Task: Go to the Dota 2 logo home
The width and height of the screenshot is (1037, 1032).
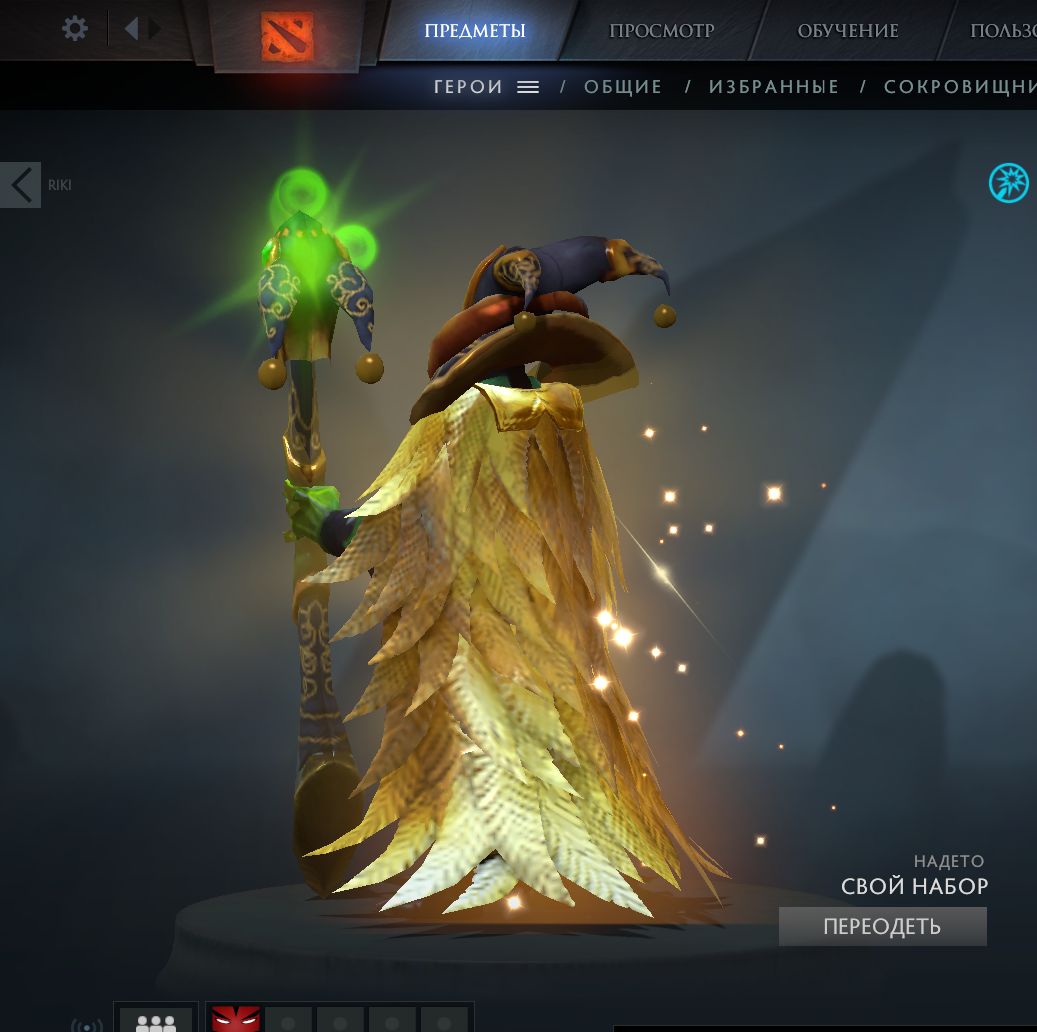Action: 287,36
